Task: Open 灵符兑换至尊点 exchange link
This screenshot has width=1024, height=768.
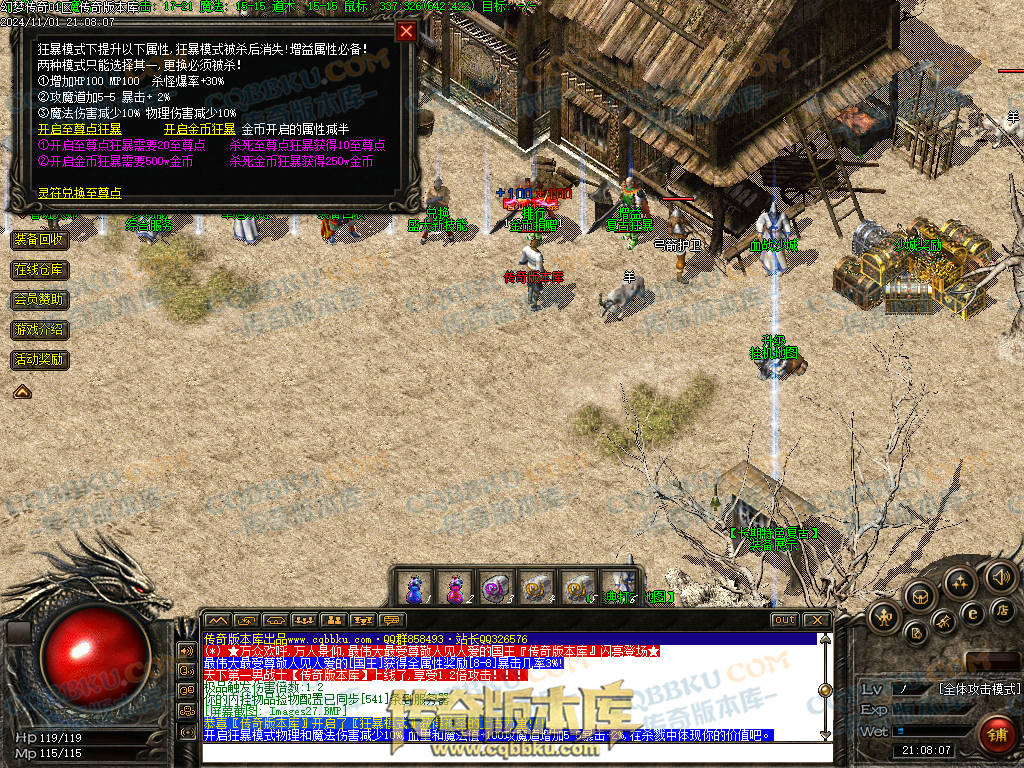Action: pyautogui.click(x=80, y=193)
